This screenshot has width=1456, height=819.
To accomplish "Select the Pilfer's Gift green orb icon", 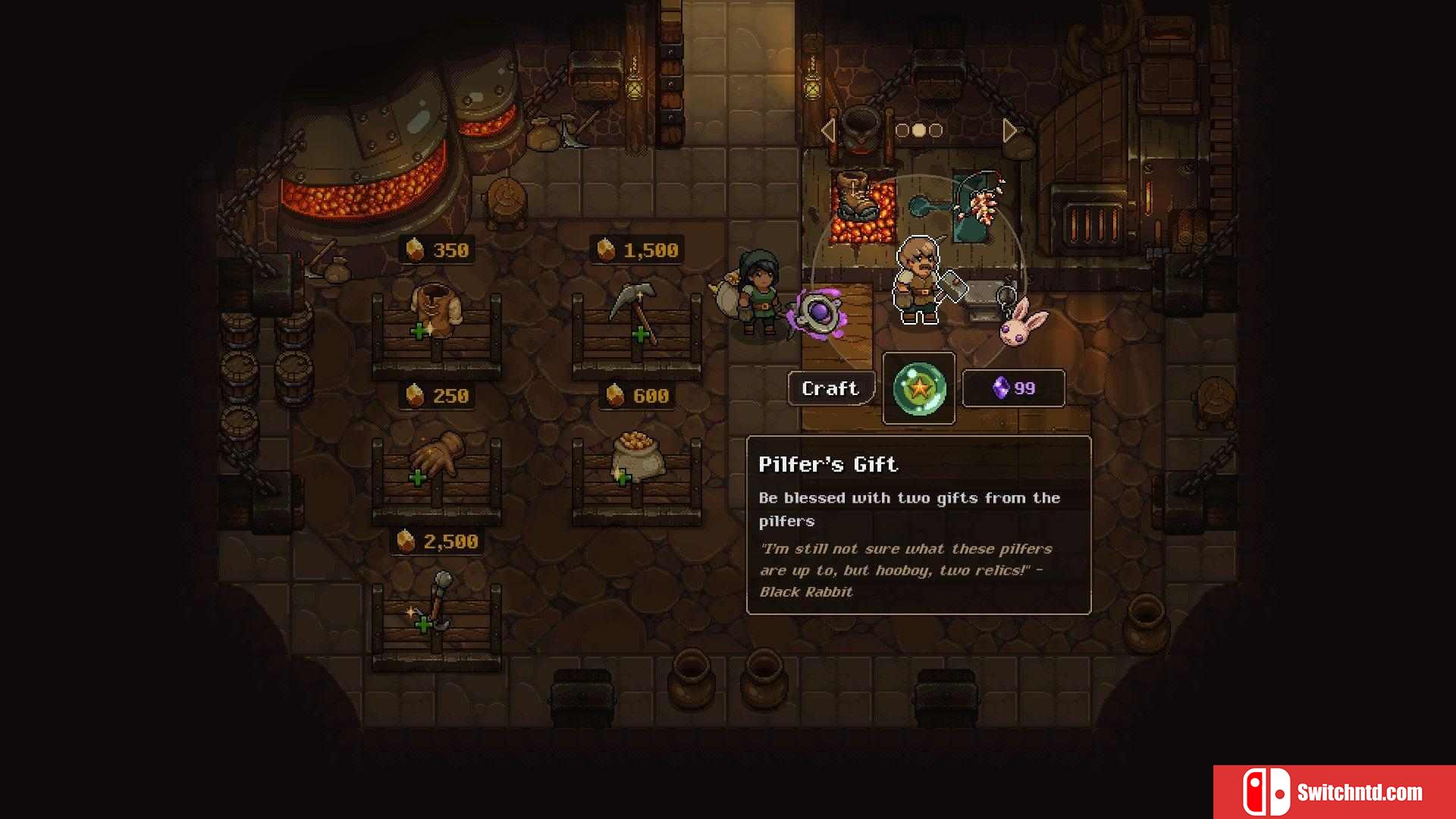I will pos(919,388).
